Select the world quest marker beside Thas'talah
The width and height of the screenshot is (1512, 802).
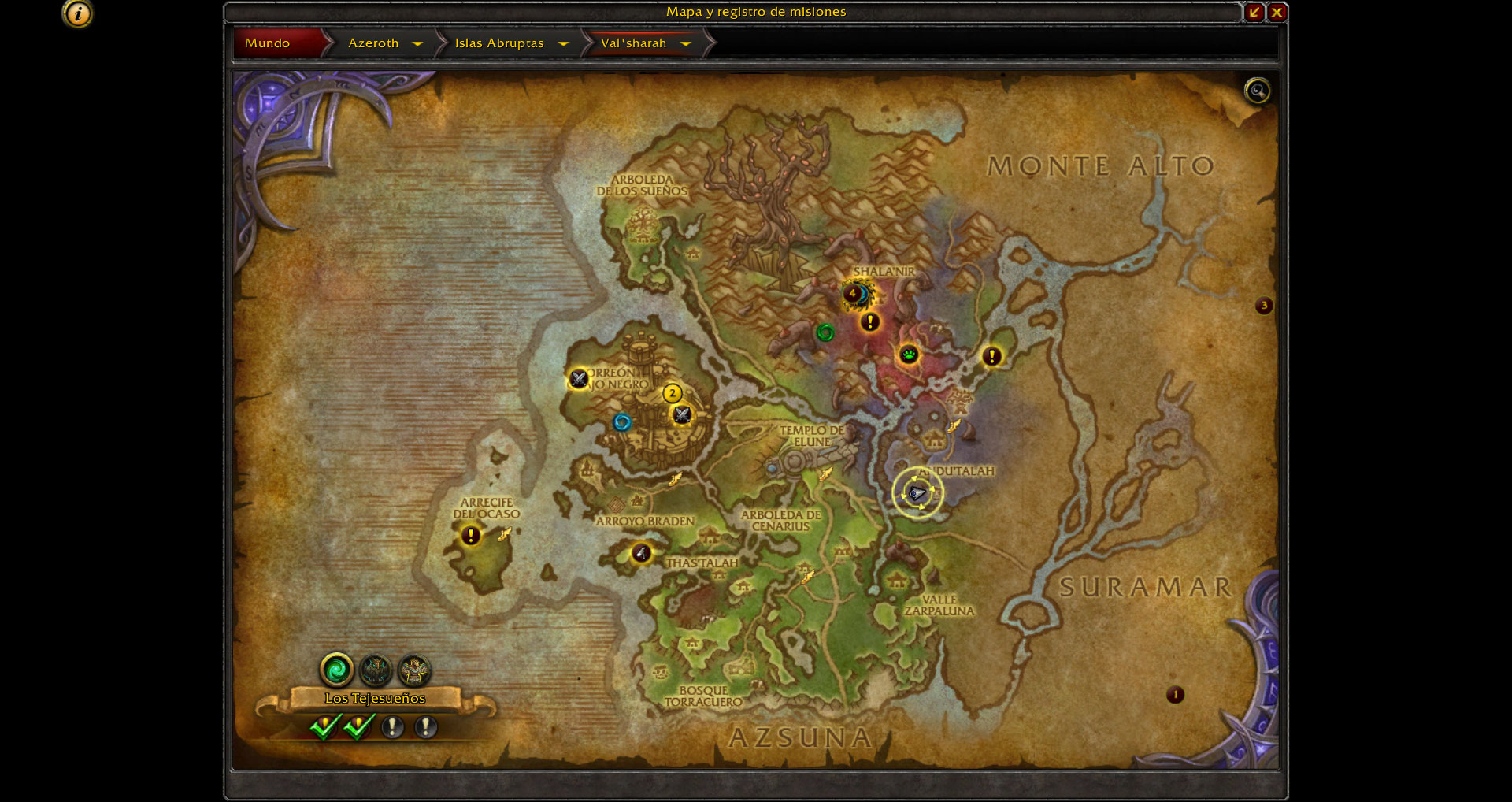[641, 553]
